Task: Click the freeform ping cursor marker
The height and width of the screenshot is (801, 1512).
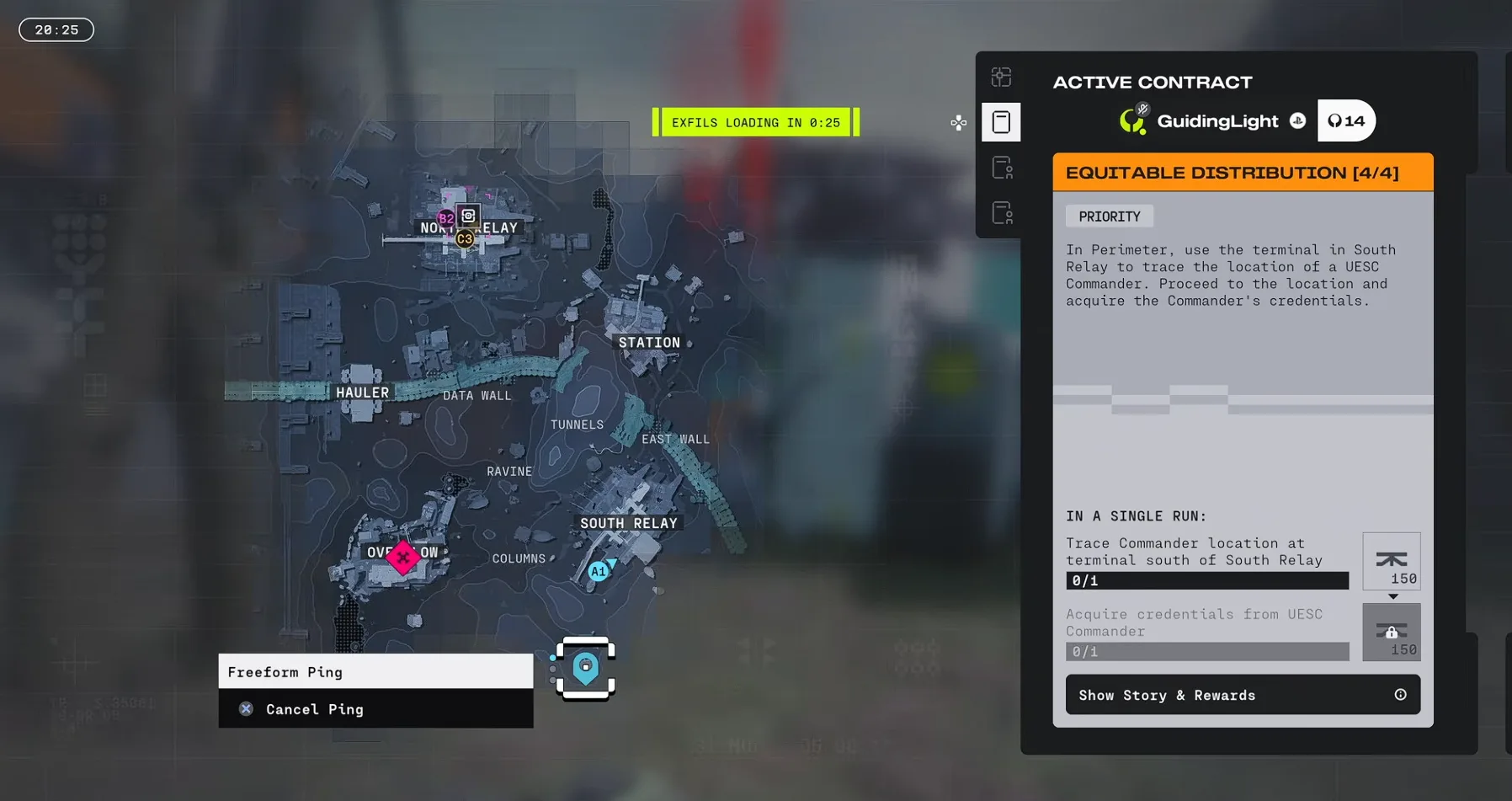Action: [586, 669]
